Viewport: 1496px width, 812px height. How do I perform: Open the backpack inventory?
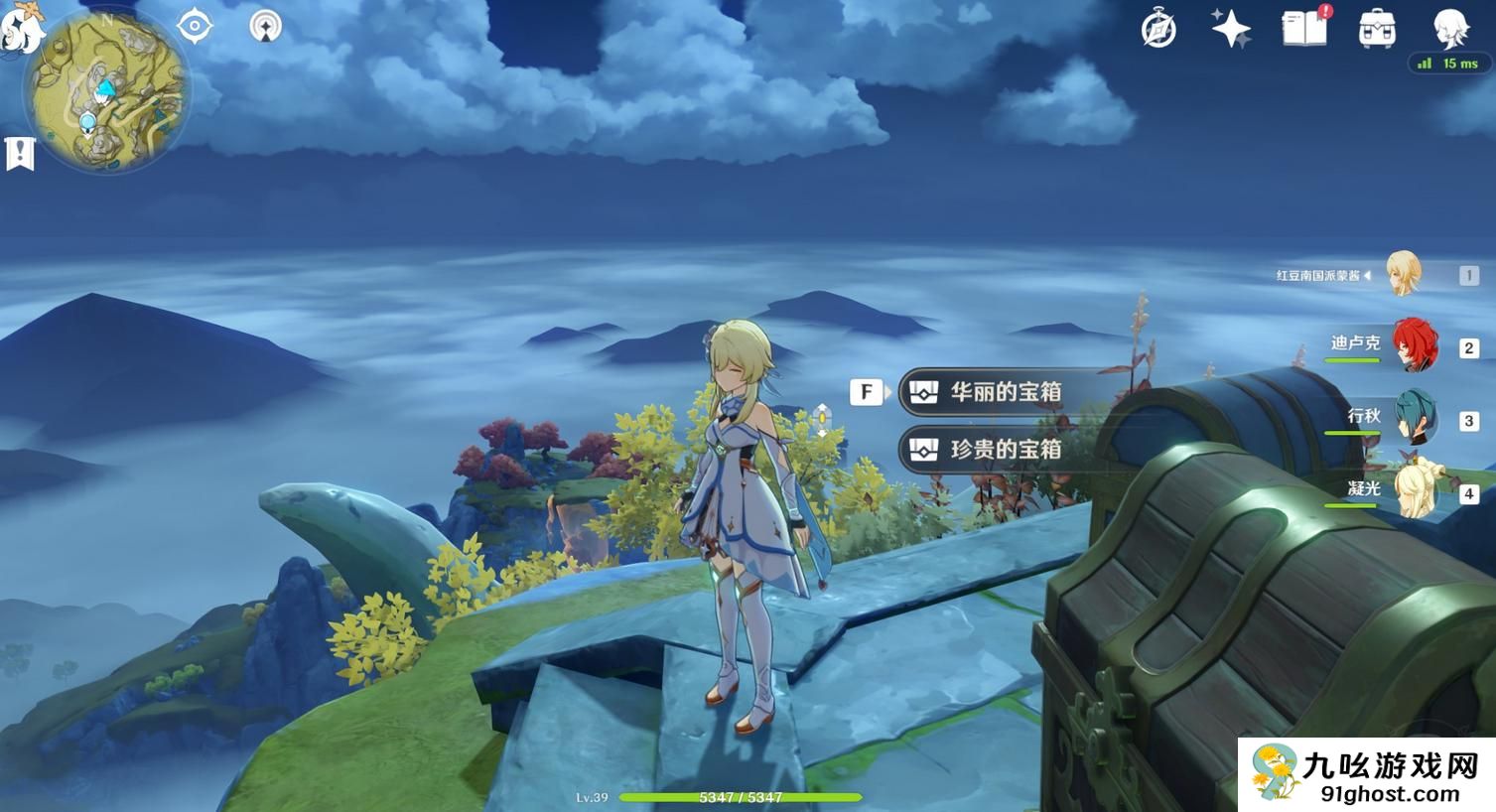coord(1377,30)
